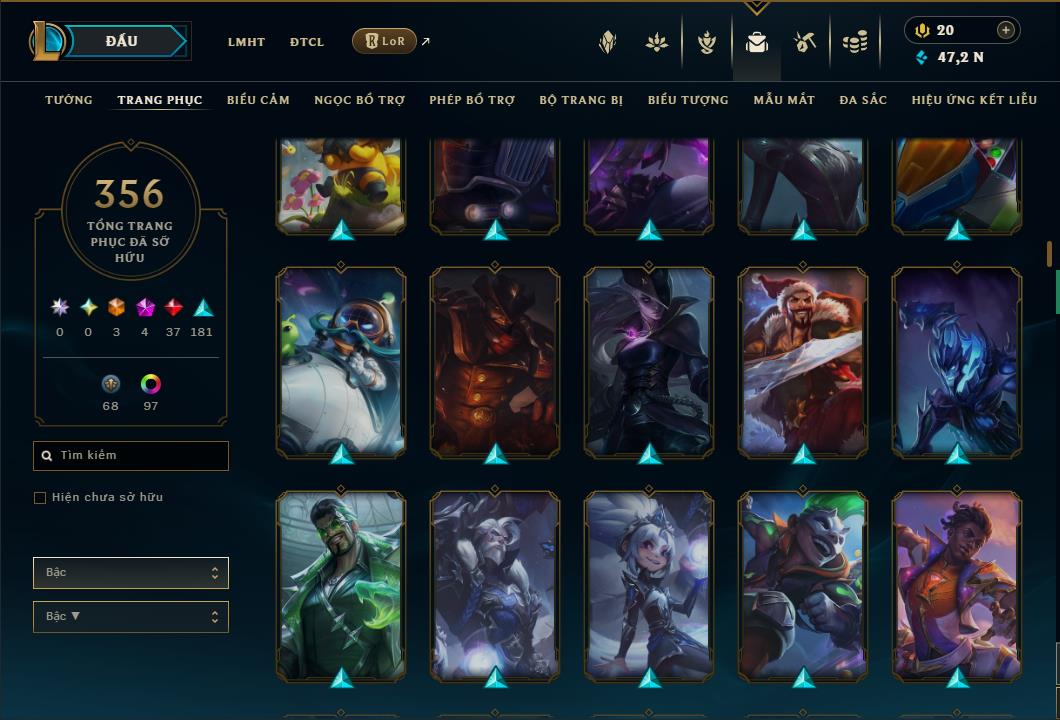Screen dimensions: 1060x720
Task: Open the NGỌC BỔ TRỢ tab
Action: pos(359,100)
